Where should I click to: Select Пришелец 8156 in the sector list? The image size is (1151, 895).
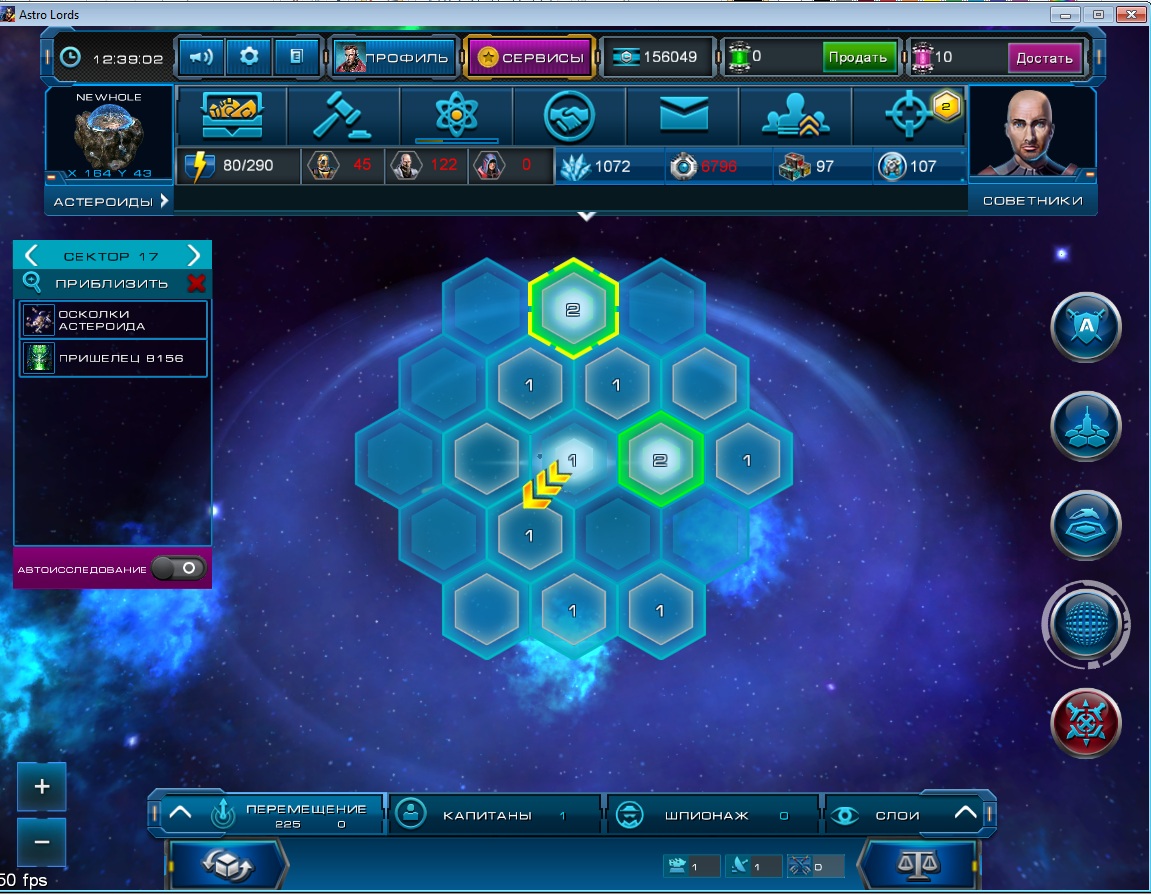114,358
